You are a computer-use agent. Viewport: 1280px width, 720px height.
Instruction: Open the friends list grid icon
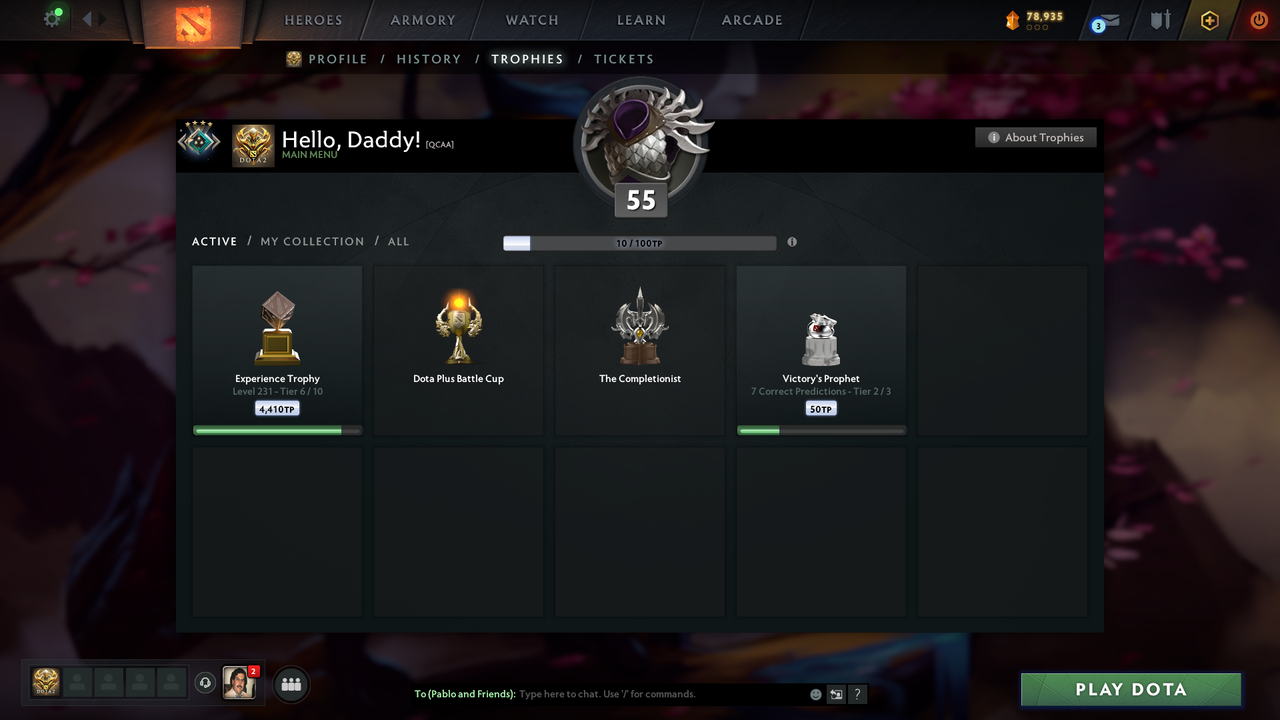[x=290, y=684]
